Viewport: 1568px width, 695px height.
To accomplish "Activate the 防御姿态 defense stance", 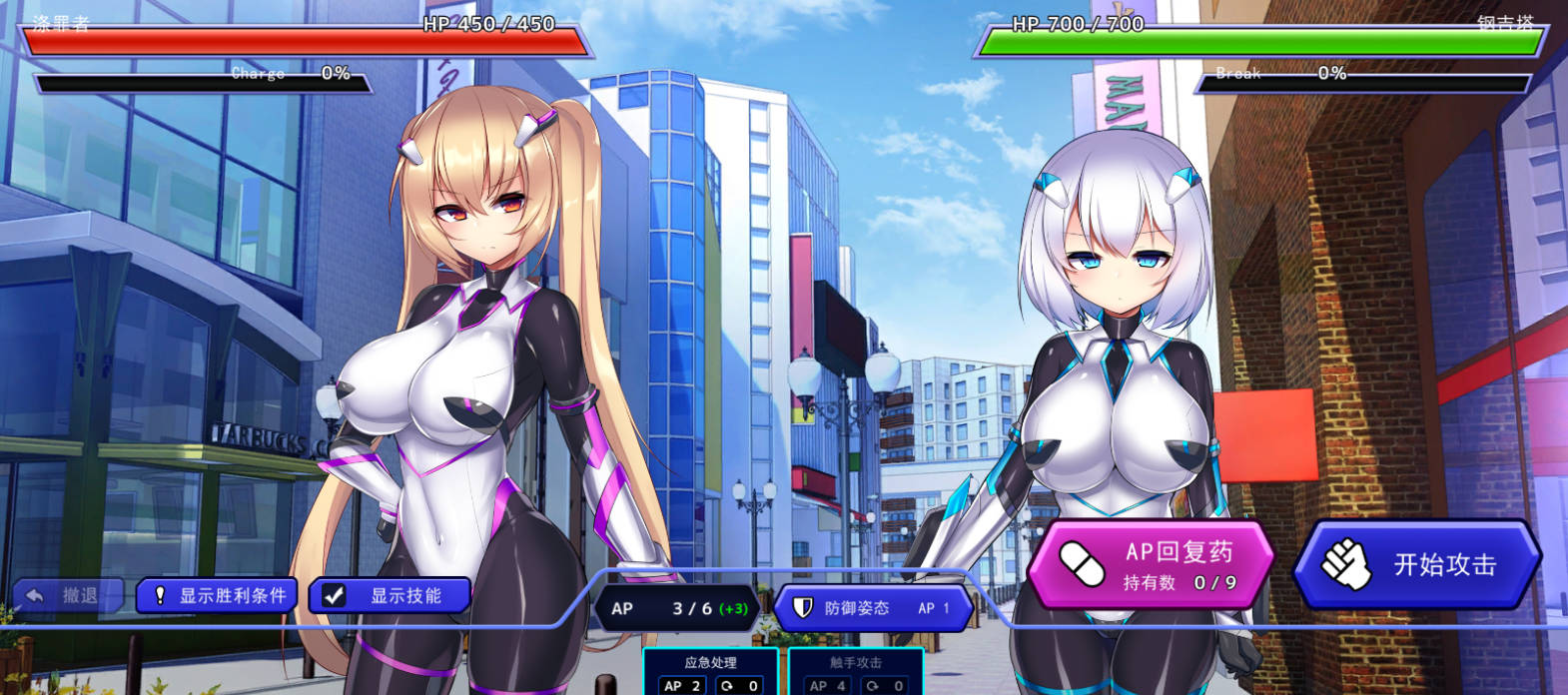I will click(872, 608).
